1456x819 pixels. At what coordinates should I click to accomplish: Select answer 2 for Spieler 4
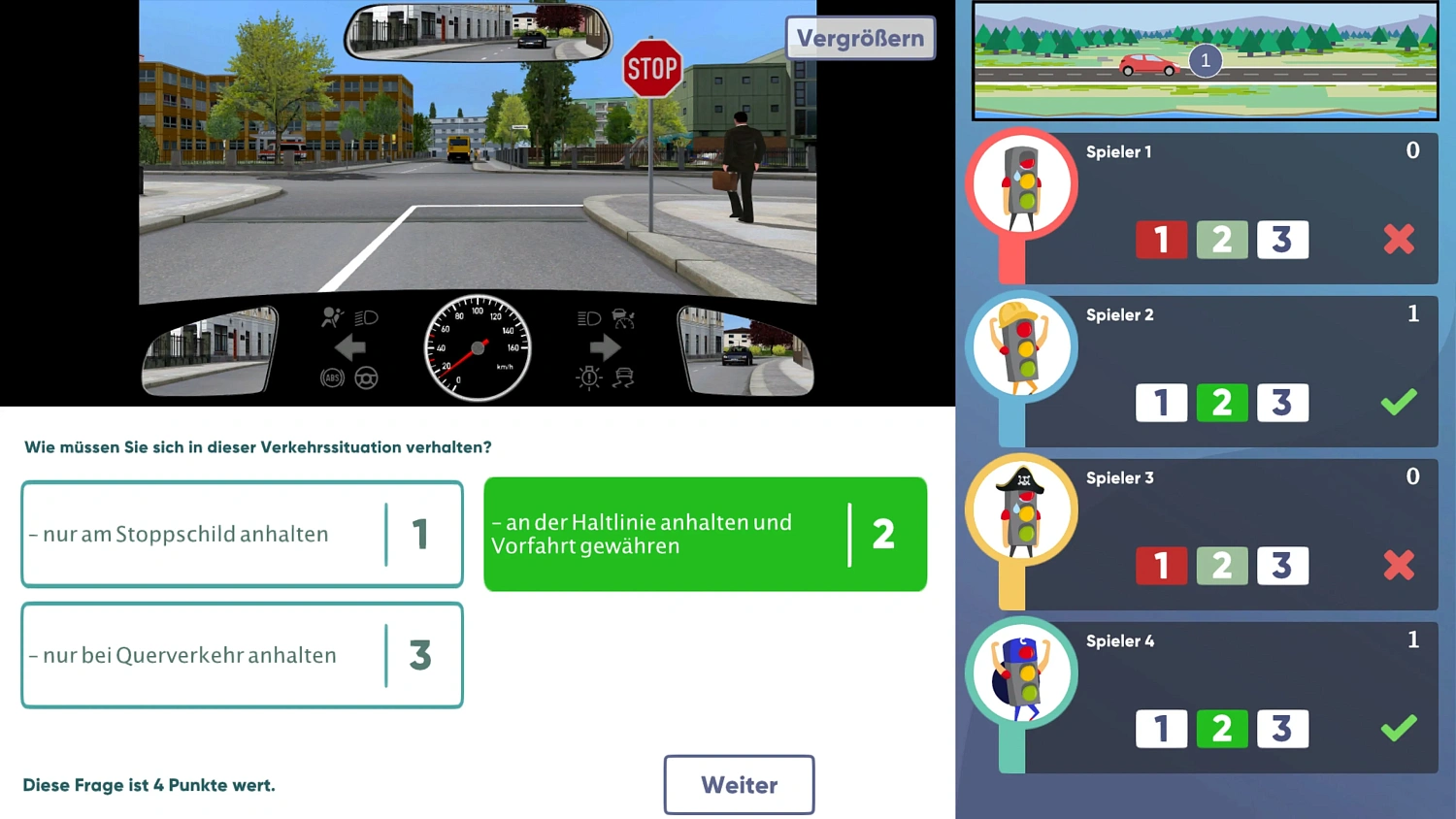tap(1222, 729)
